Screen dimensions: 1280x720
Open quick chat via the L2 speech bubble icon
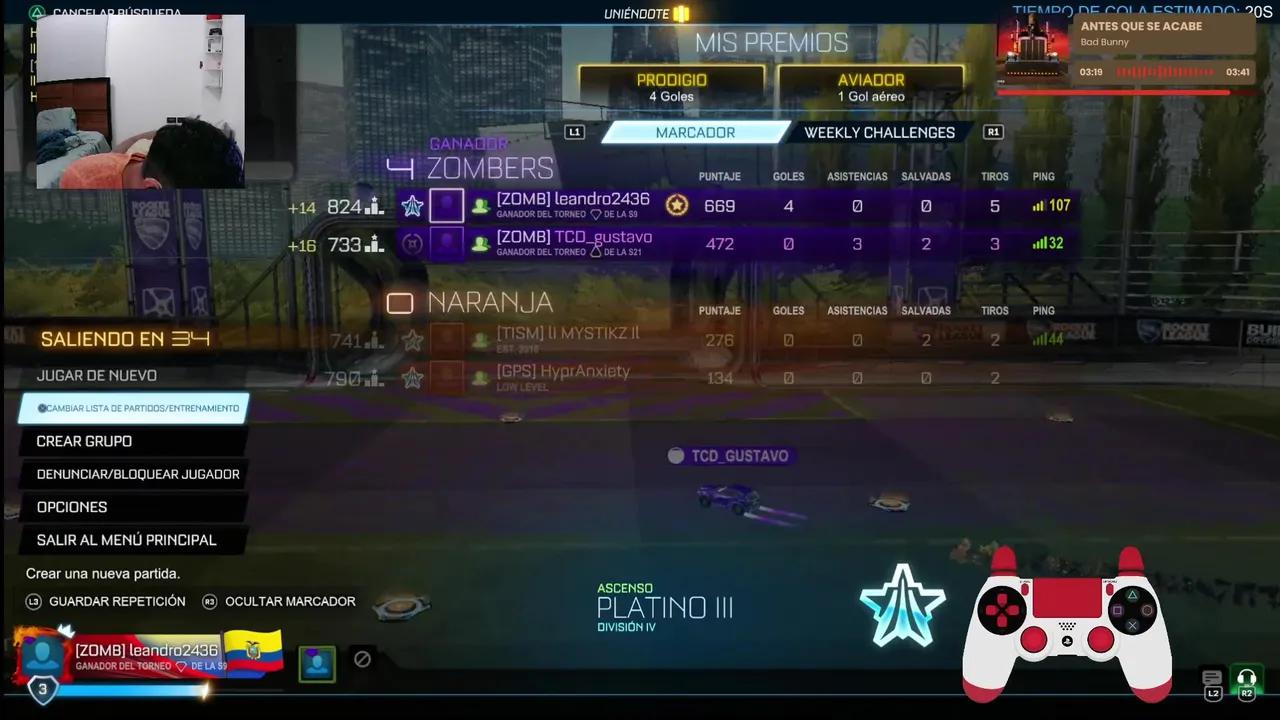click(1211, 679)
